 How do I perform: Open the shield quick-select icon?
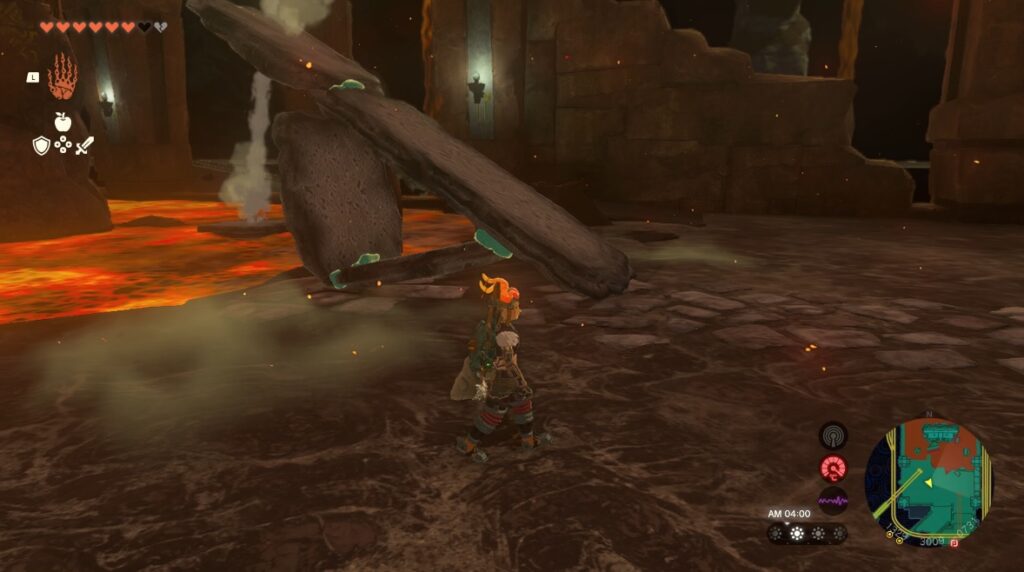41,146
